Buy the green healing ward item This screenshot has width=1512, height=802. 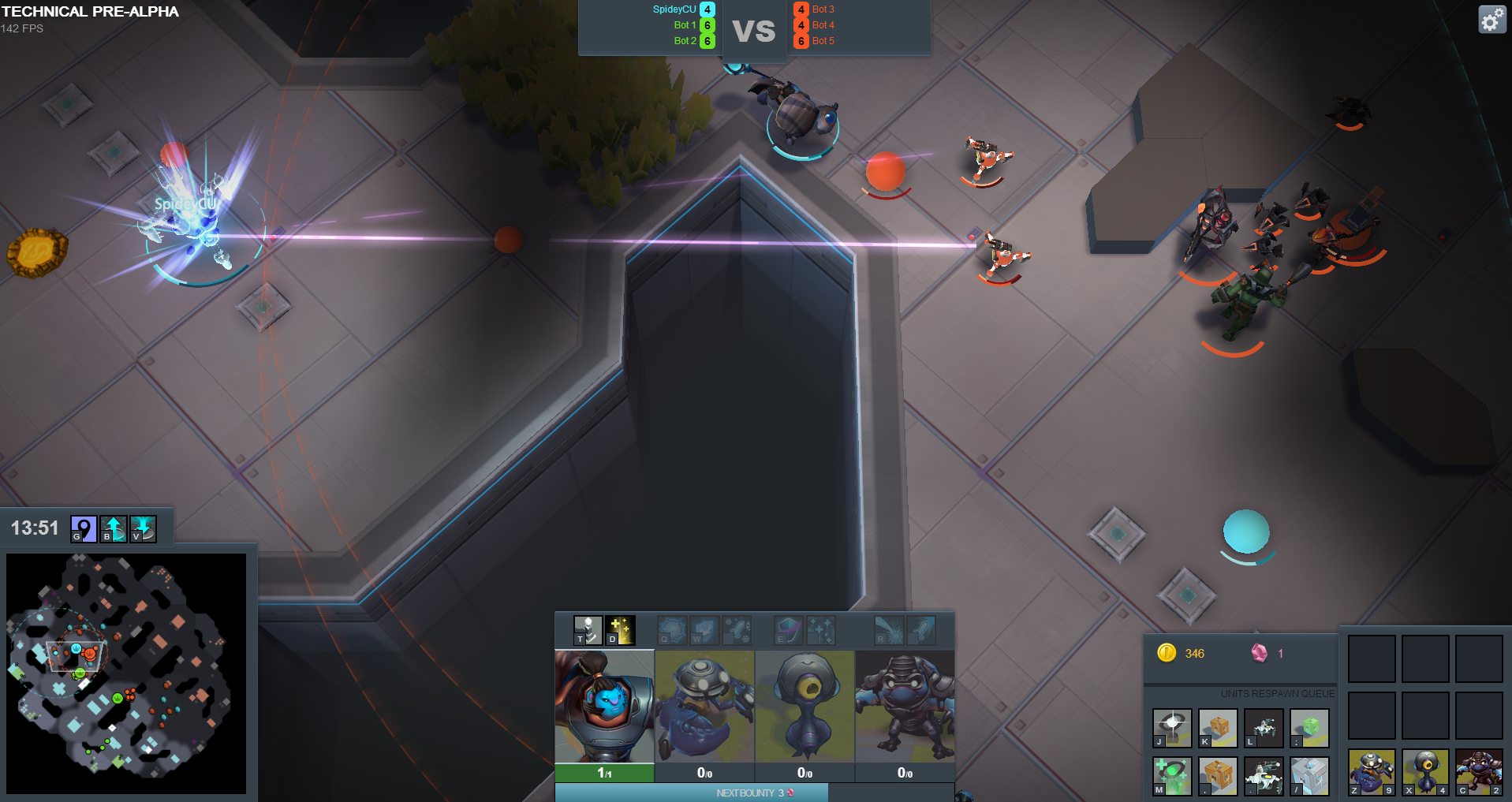(1172, 775)
